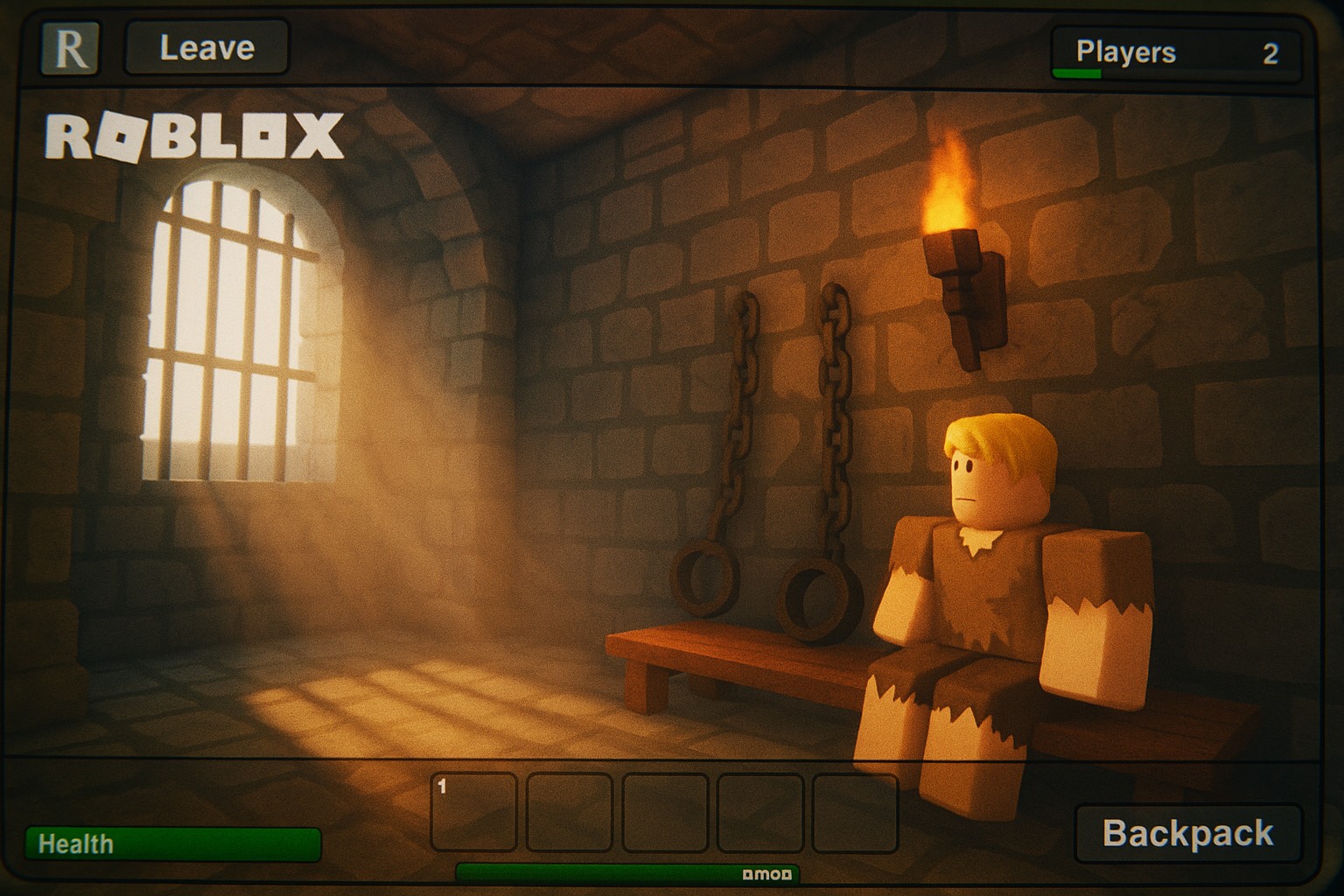Show the Players list panel
The height and width of the screenshot is (896, 1344).
[1175, 53]
